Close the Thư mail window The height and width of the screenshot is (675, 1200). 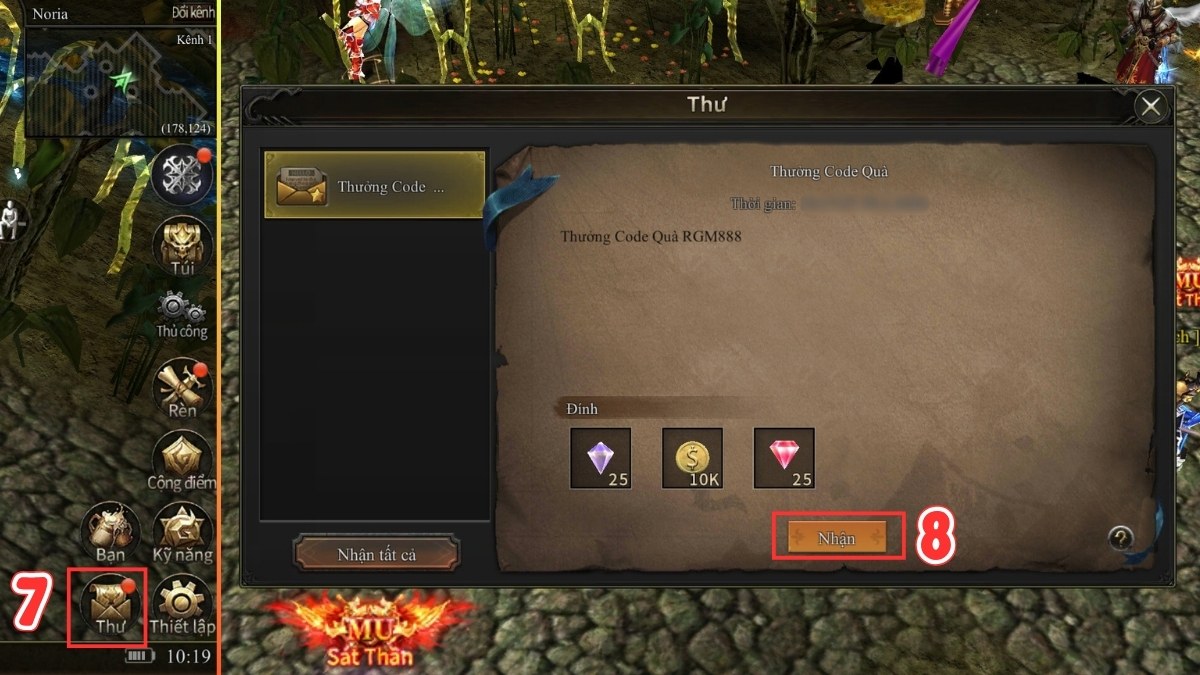(1151, 106)
